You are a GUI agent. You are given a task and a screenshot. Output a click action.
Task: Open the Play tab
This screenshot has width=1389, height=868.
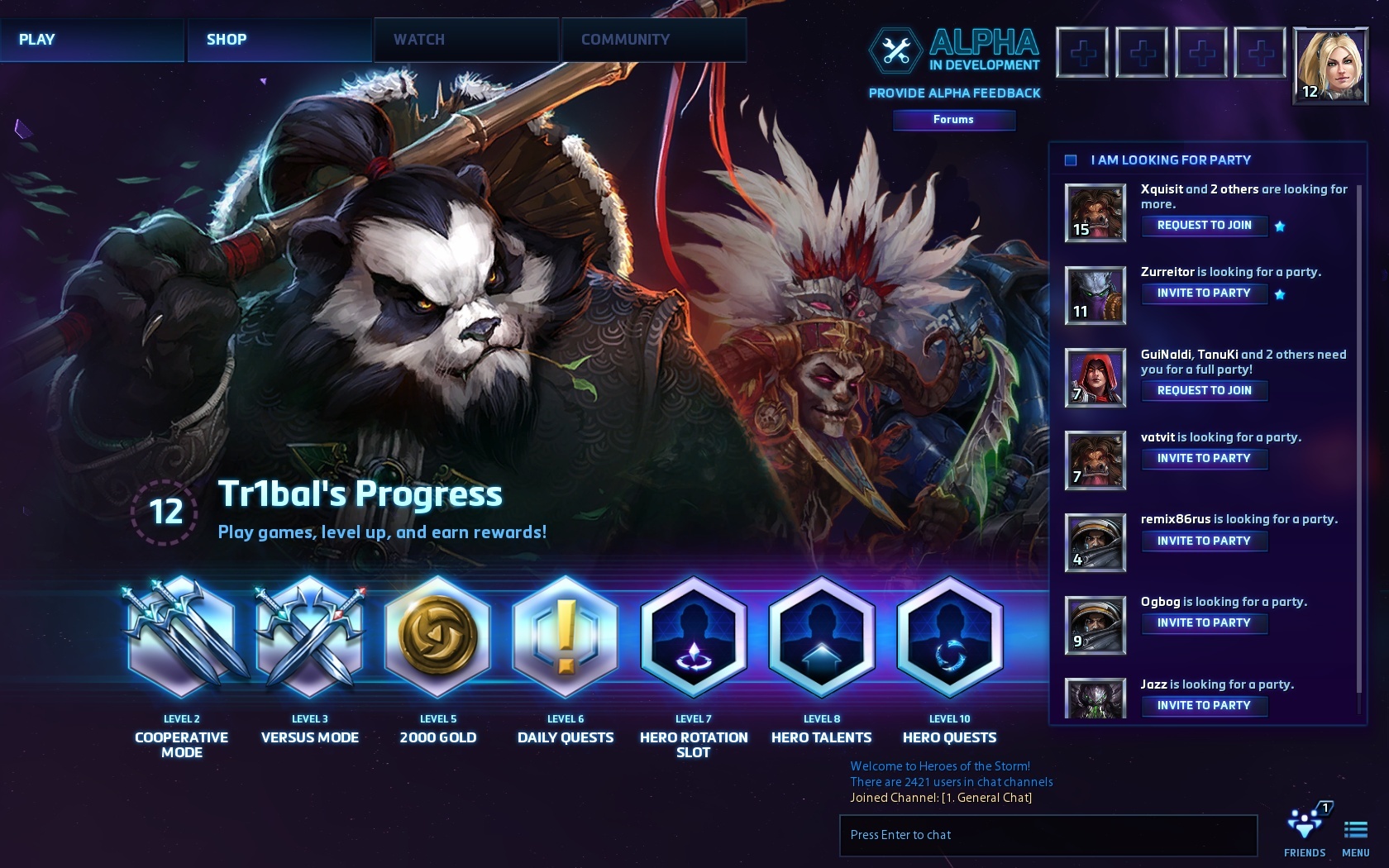coord(91,40)
